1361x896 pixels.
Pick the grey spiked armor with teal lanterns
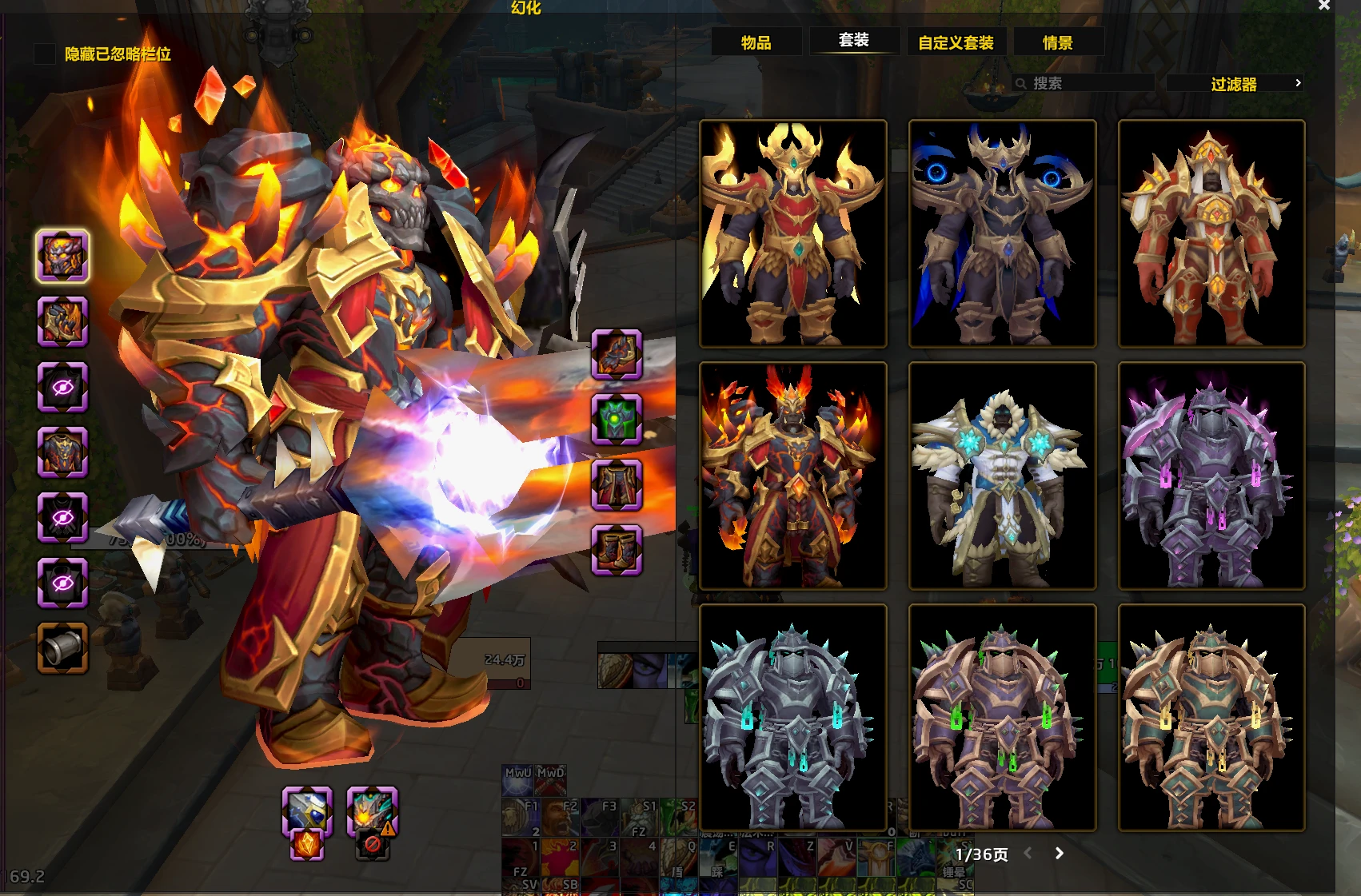click(792, 718)
